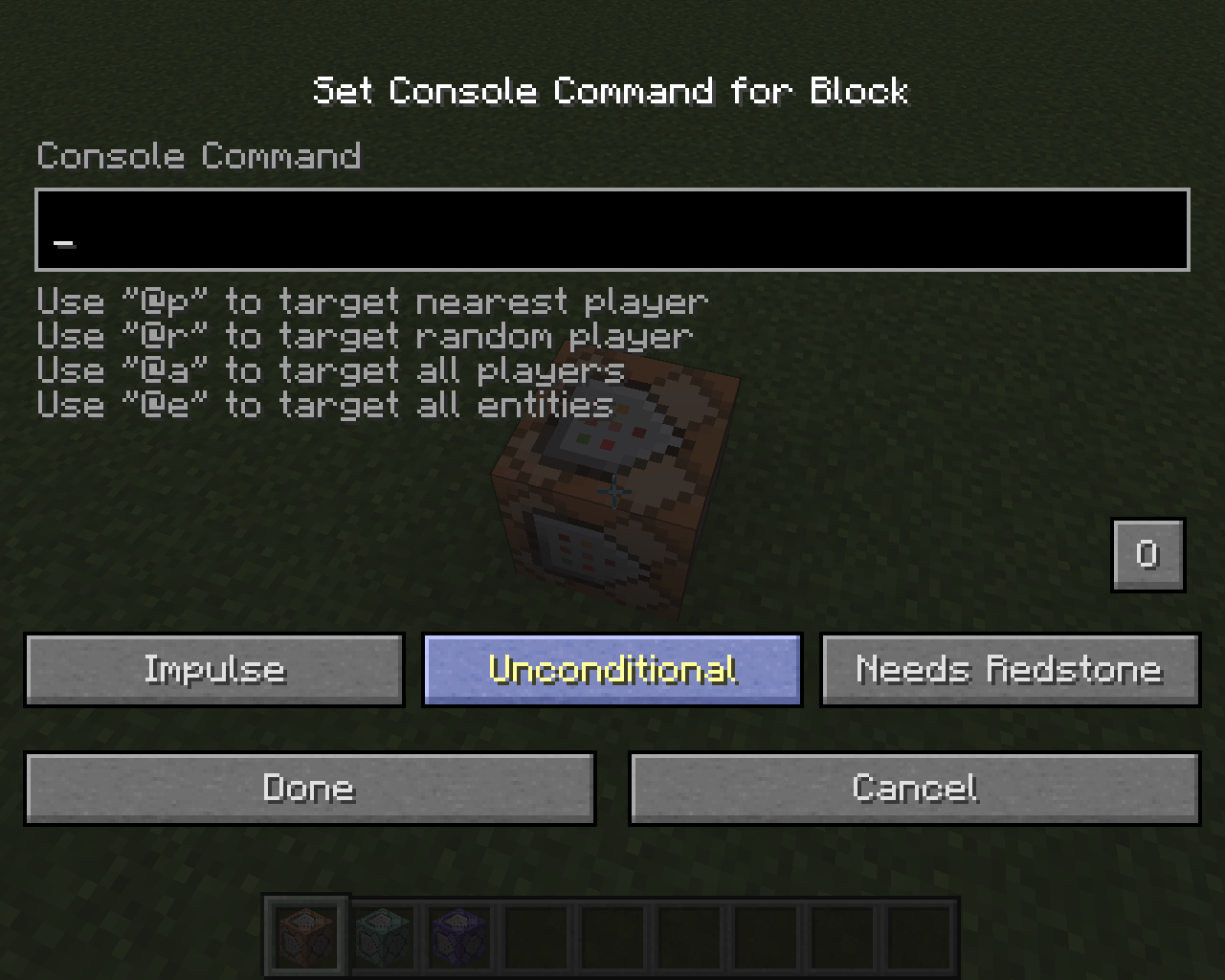Click the fourth empty hotbar slot
This screenshot has width=1225, height=980.
point(534,935)
